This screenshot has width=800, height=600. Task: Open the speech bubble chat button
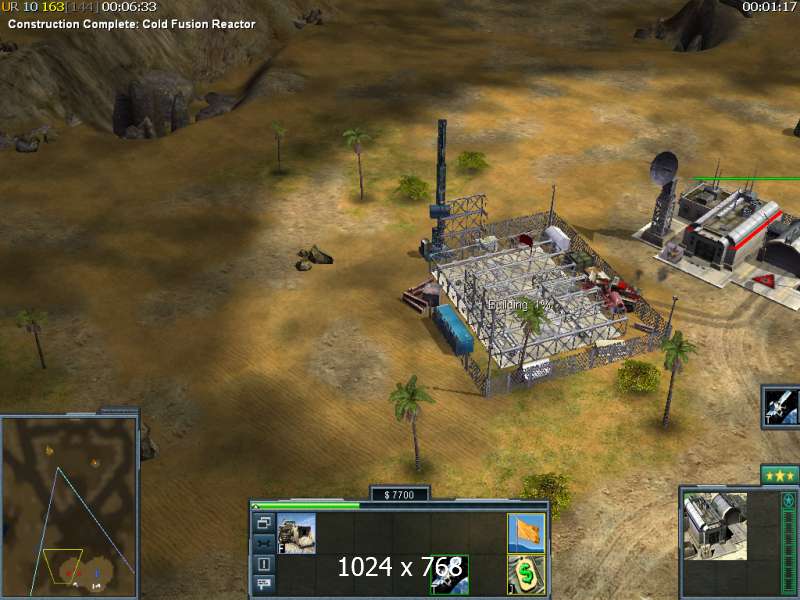pyautogui.click(x=263, y=584)
